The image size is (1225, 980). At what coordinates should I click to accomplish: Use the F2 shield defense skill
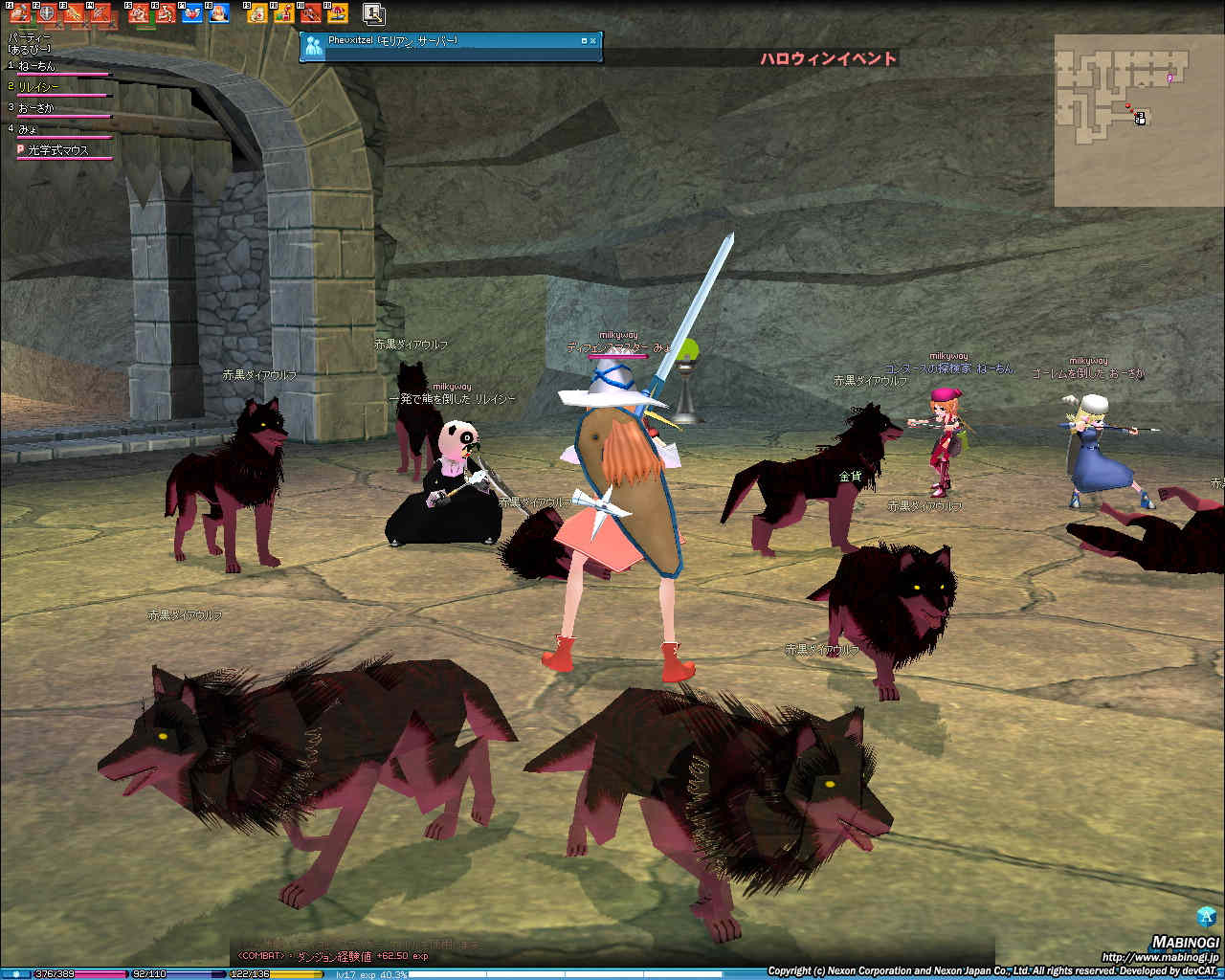[x=47, y=12]
